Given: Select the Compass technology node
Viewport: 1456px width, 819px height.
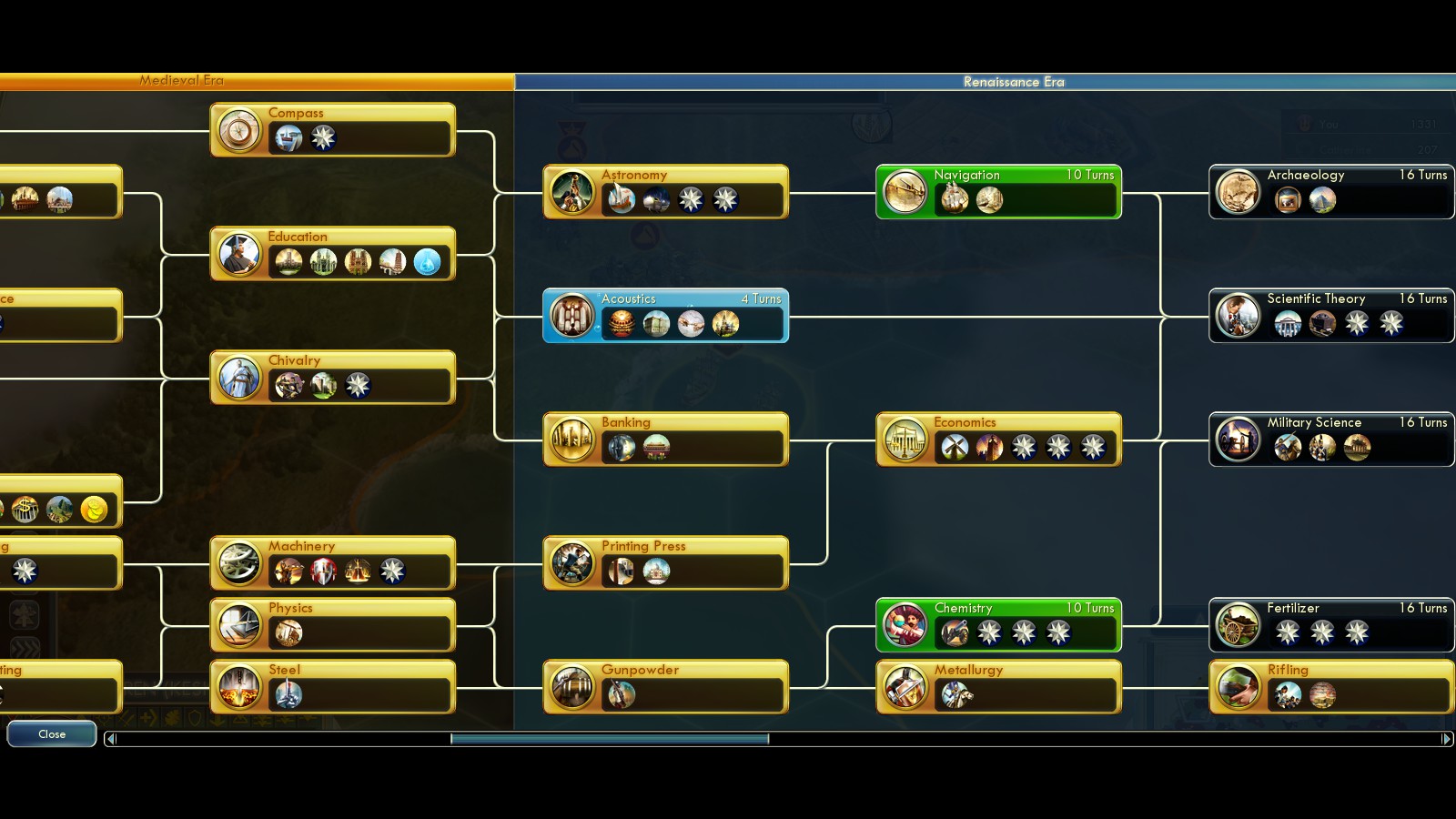Looking at the screenshot, I should pos(332,130).
